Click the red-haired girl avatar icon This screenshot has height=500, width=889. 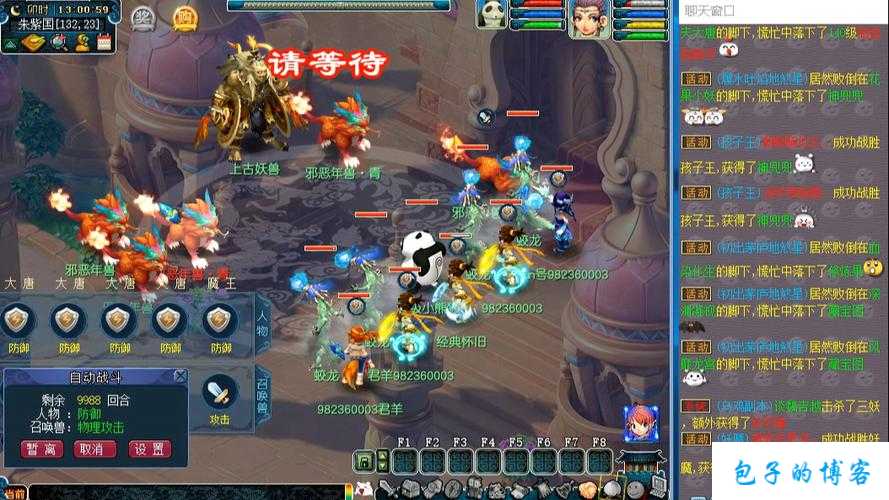pos(639,423)
